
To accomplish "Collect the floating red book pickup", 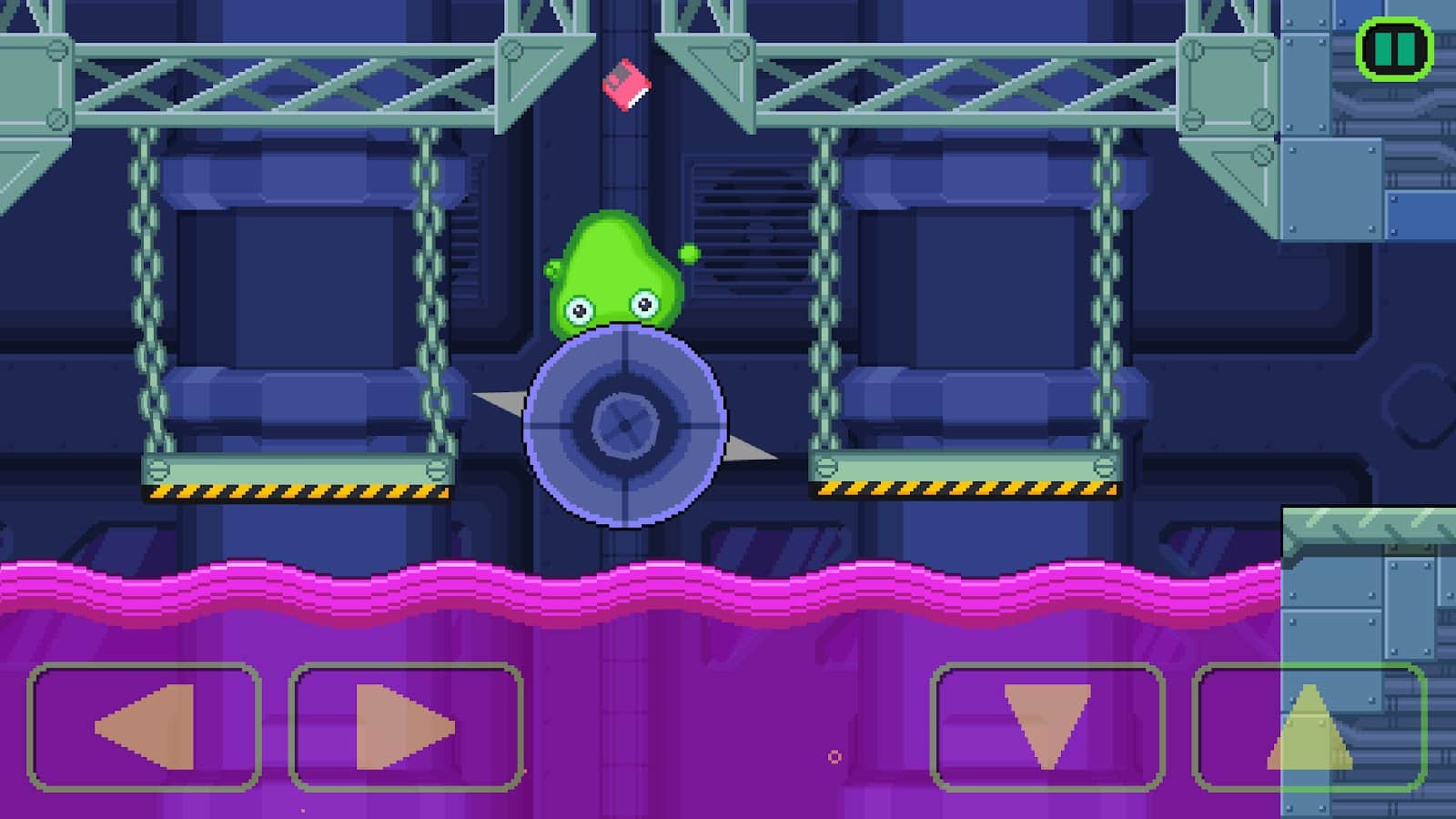I will (628, 86).
